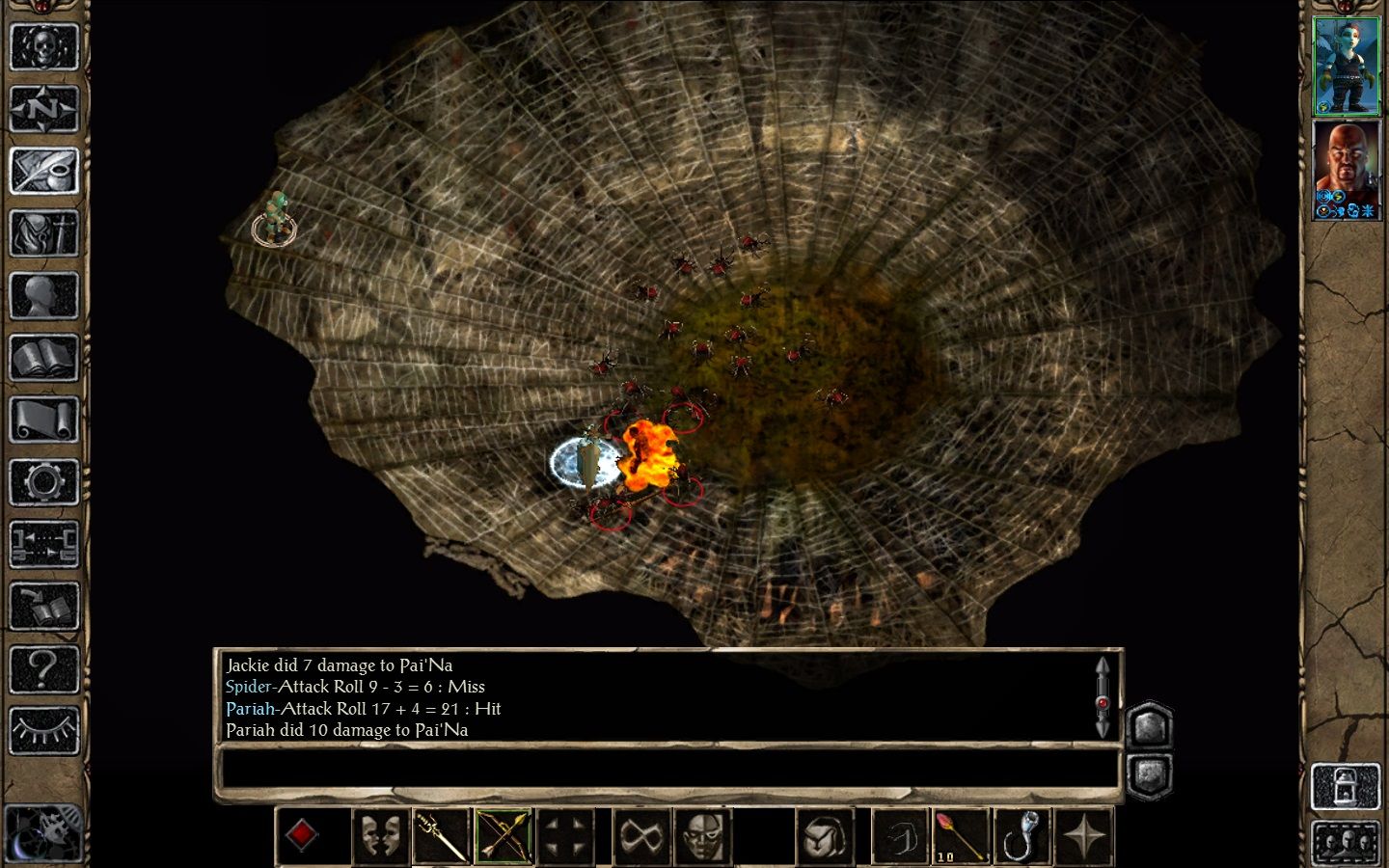Toggle the closed-eye button in the sidebar
Screen dimensions: 1389x868
[x=43, y=730]
